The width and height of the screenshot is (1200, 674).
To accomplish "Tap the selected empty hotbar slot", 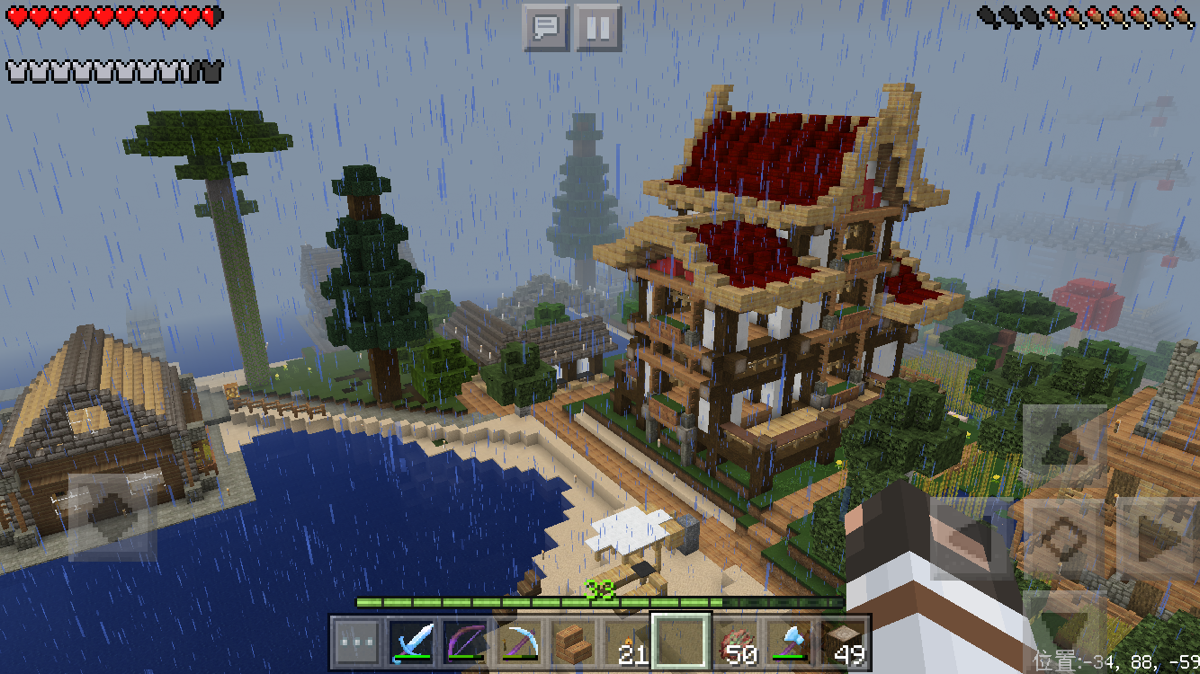I will pyautogui.click(x=681, y=642).
